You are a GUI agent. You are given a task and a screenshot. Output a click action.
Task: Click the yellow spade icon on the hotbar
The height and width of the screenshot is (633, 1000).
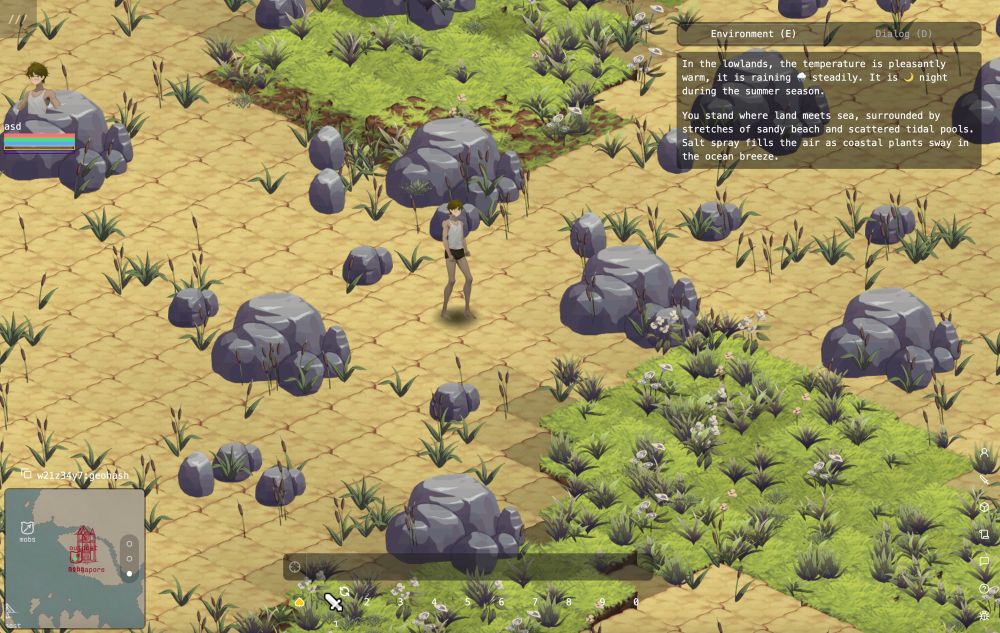coord(299,602)
